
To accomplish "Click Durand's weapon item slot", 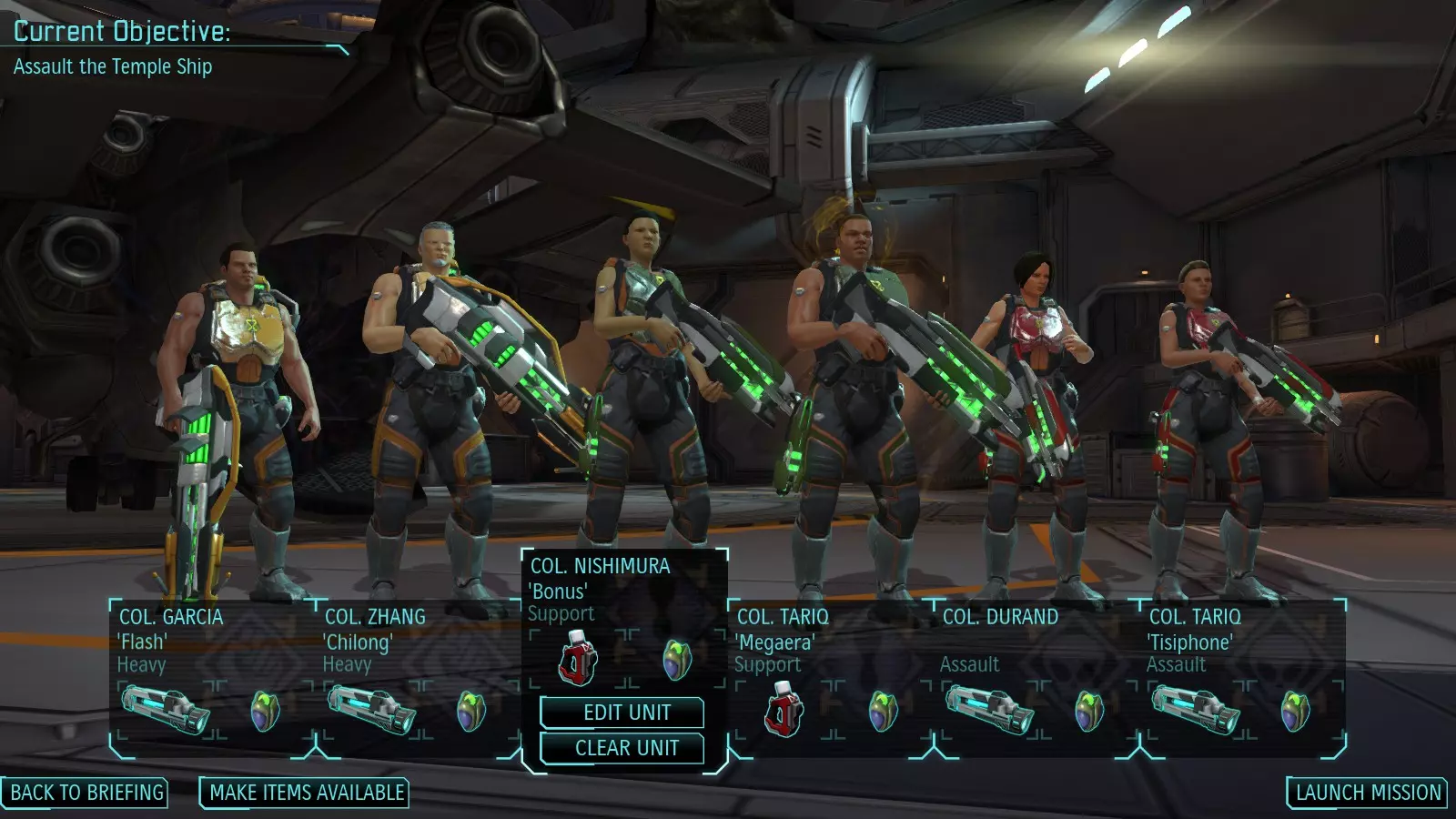I will tap(989, 710).
